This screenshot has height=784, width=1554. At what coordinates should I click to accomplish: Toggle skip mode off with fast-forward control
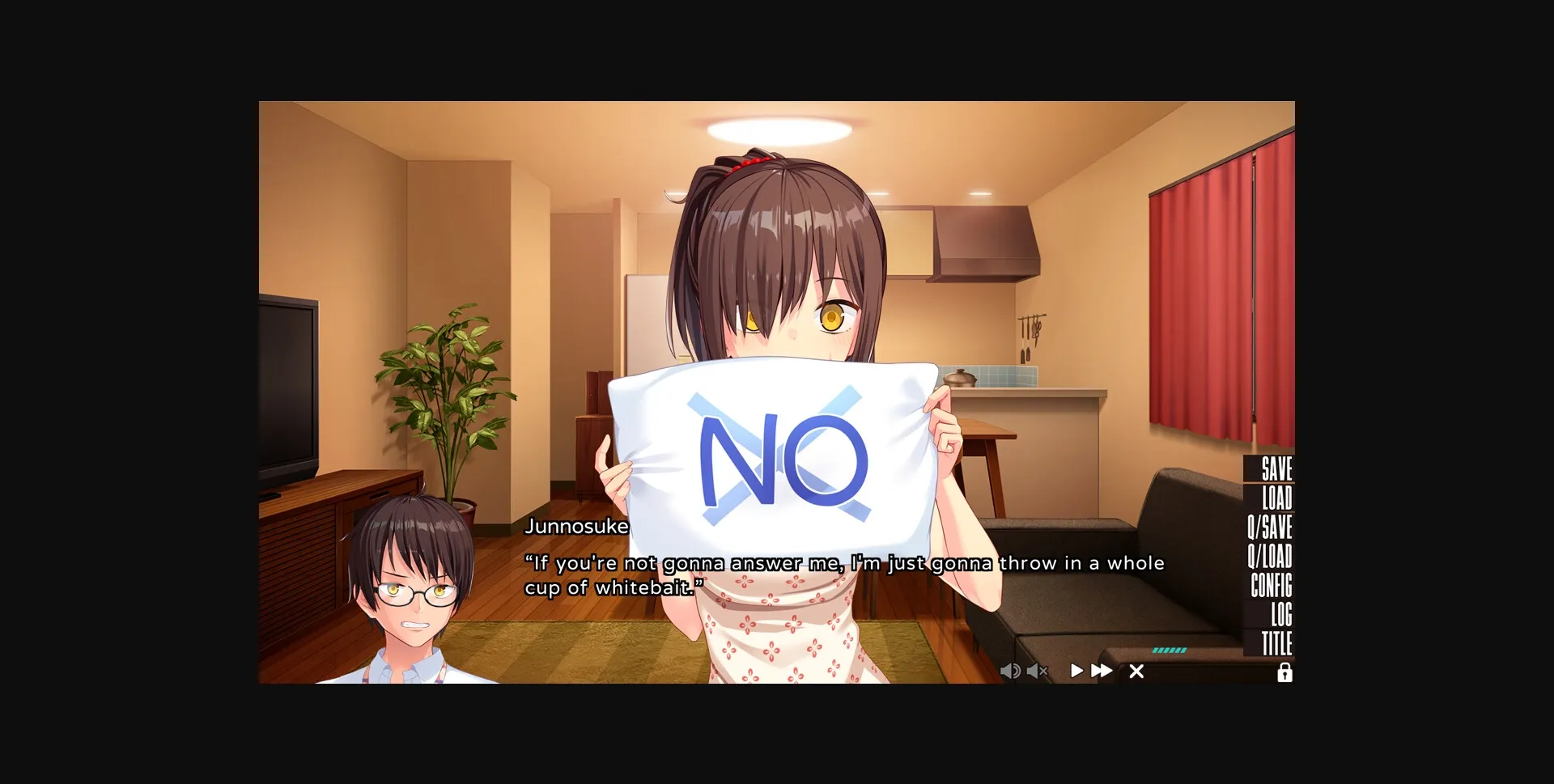[x=1101, y=671]
